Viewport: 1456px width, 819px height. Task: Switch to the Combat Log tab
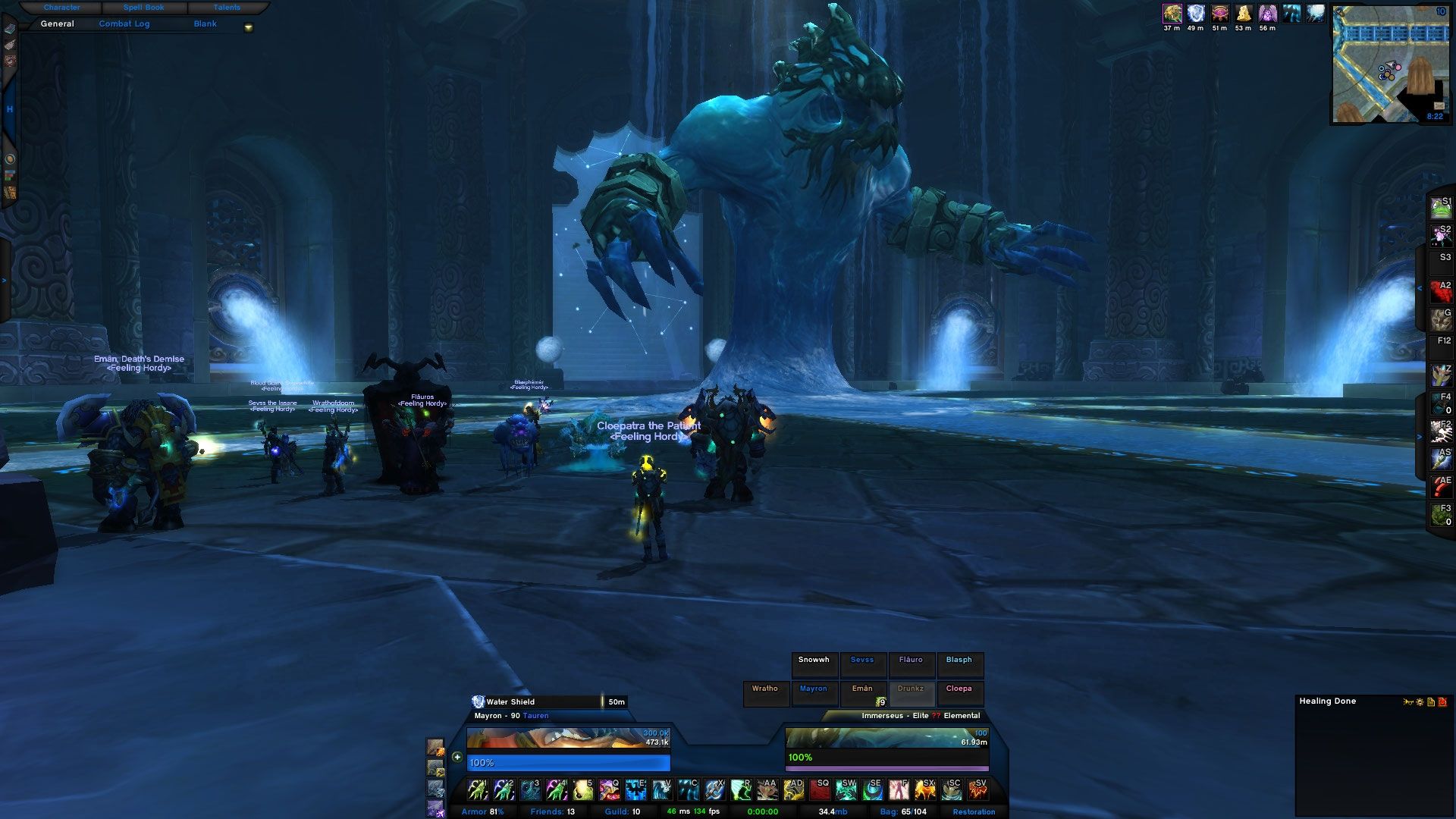click(125, 24)
